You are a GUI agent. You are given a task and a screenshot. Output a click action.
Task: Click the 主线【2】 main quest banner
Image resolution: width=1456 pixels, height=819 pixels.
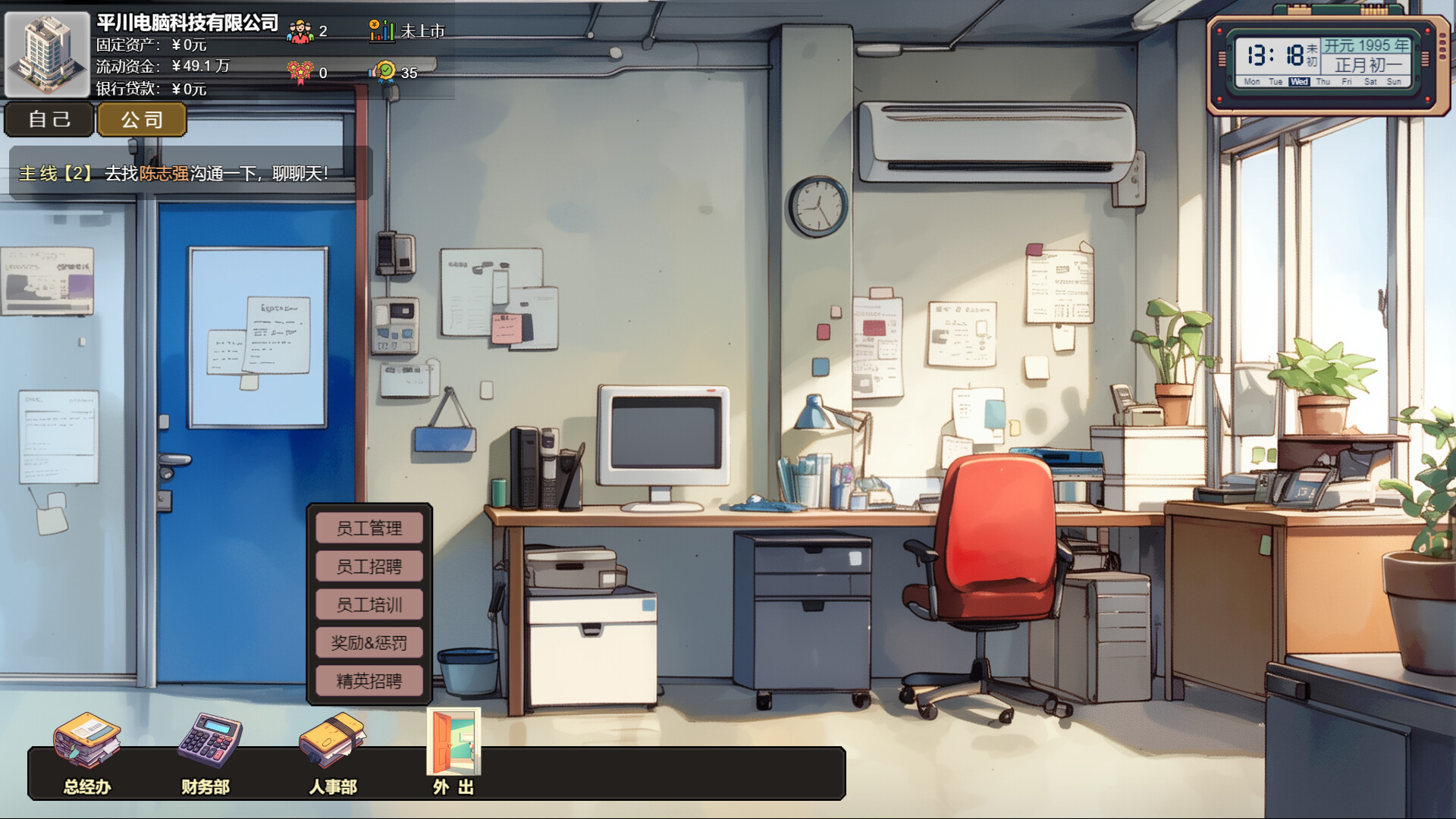point(55,173)
